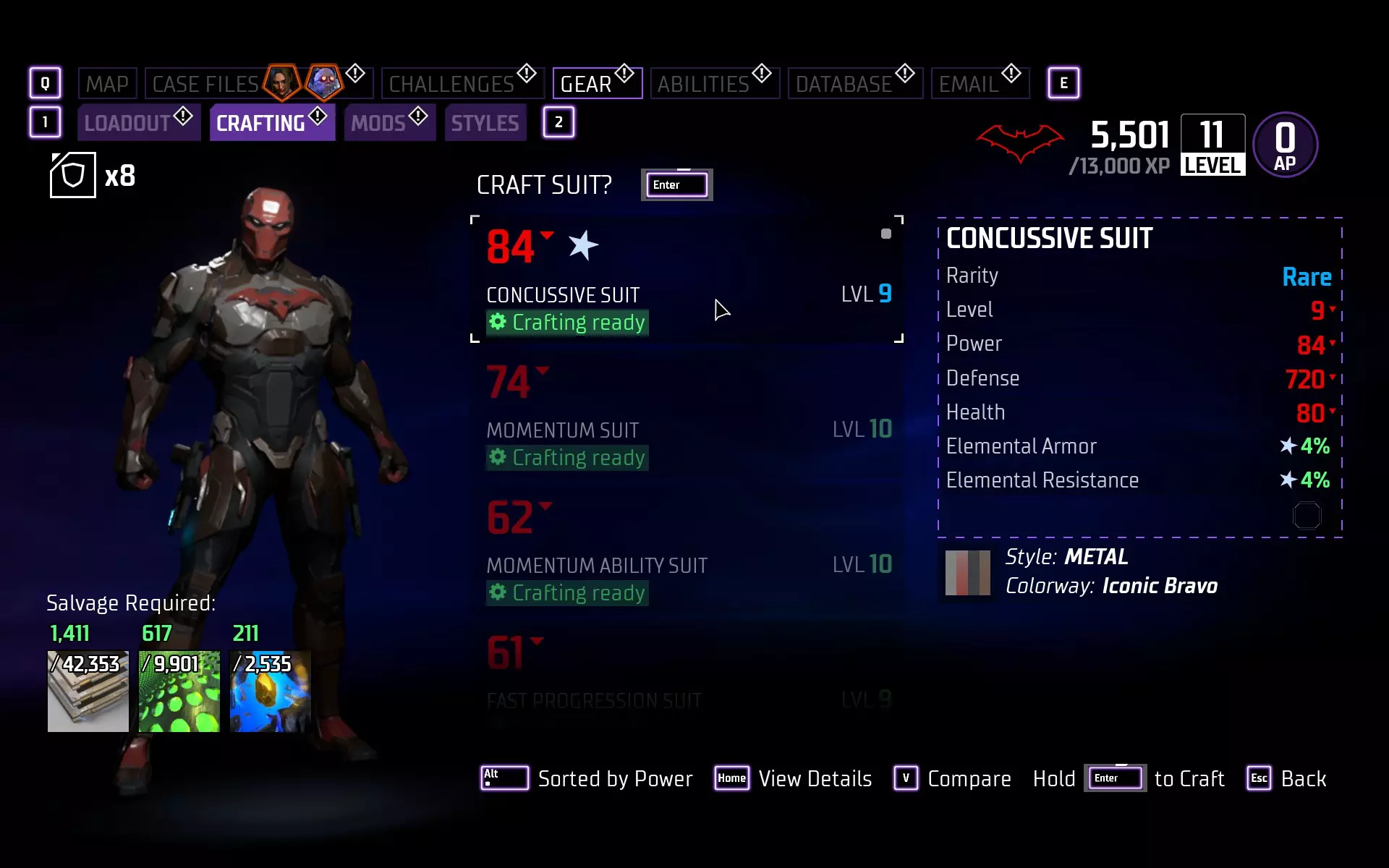Viewport: 1389px width, 868px height.
Task: Toggle the Sorted by Power option
Action: (x=587, y=778)
